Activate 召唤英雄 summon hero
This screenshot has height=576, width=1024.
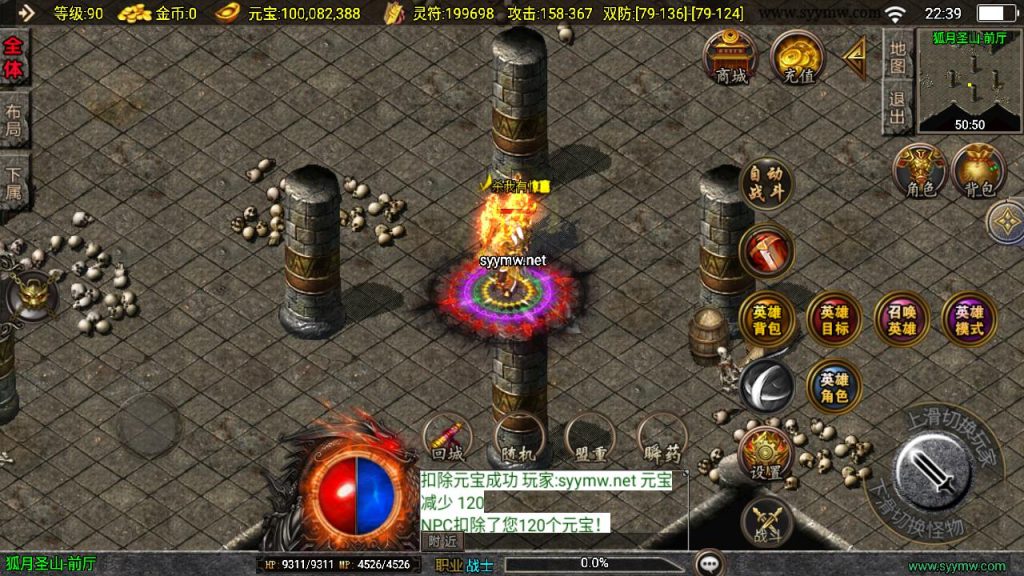901,320
